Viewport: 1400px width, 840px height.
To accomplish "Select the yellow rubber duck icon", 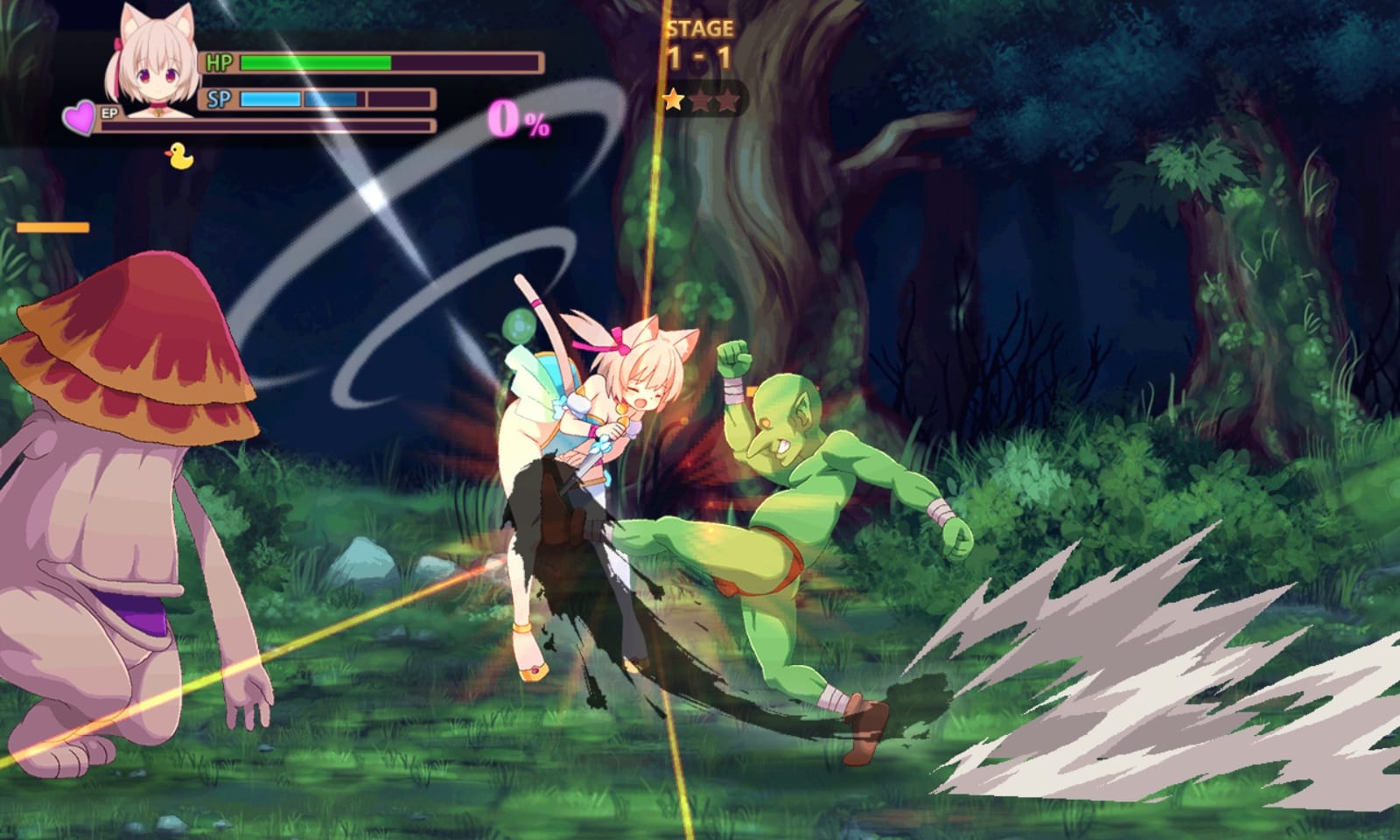I will point(178,155).
